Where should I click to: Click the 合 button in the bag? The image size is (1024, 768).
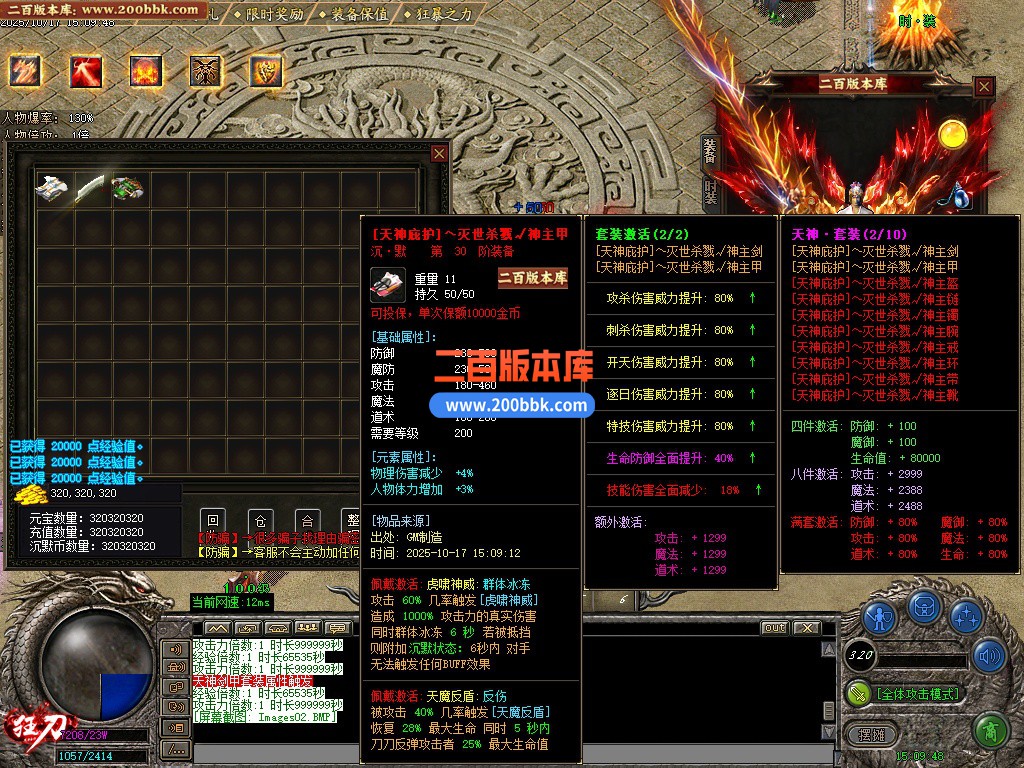306,521
